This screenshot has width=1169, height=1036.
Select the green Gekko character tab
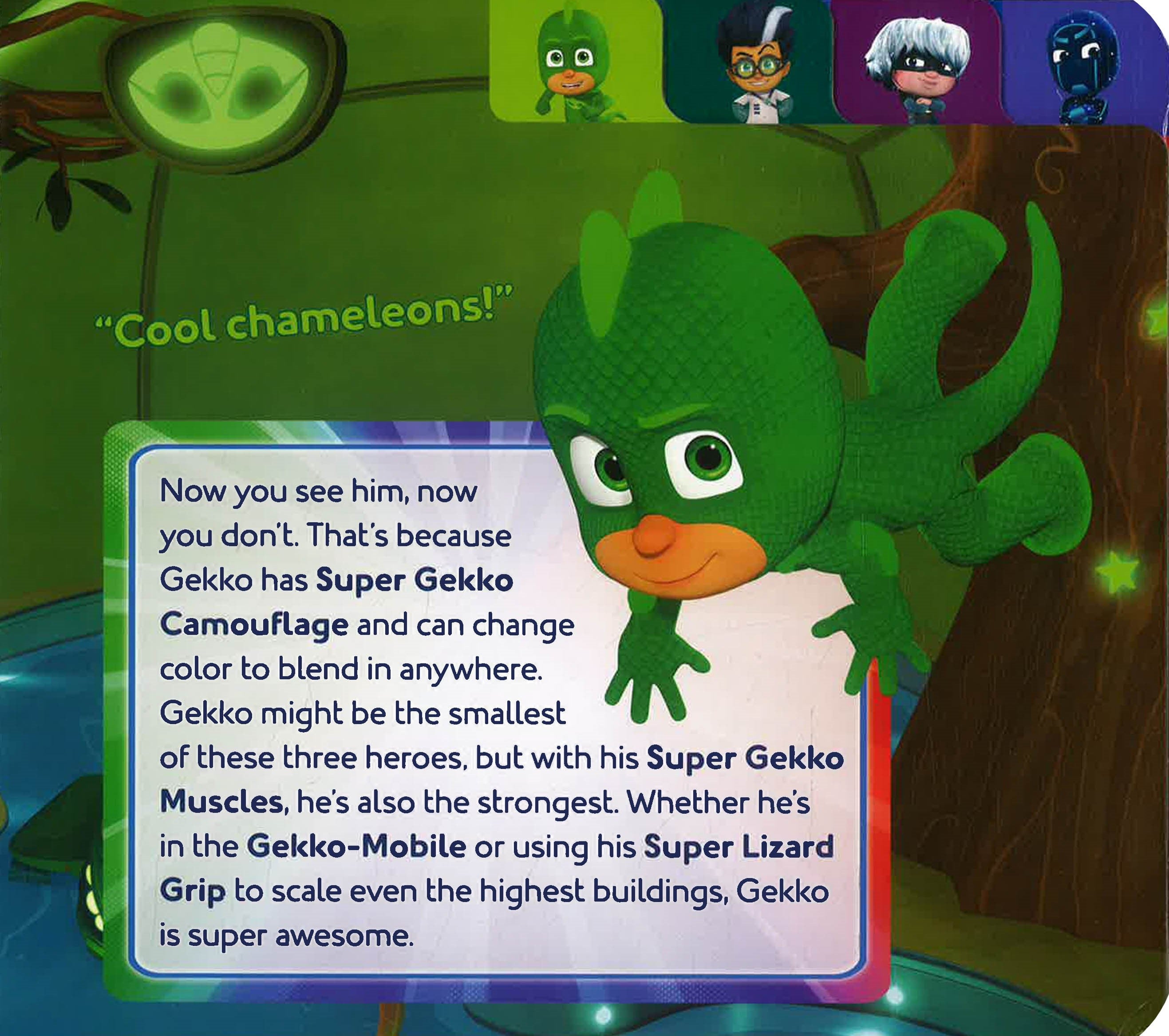coord(573,62)
